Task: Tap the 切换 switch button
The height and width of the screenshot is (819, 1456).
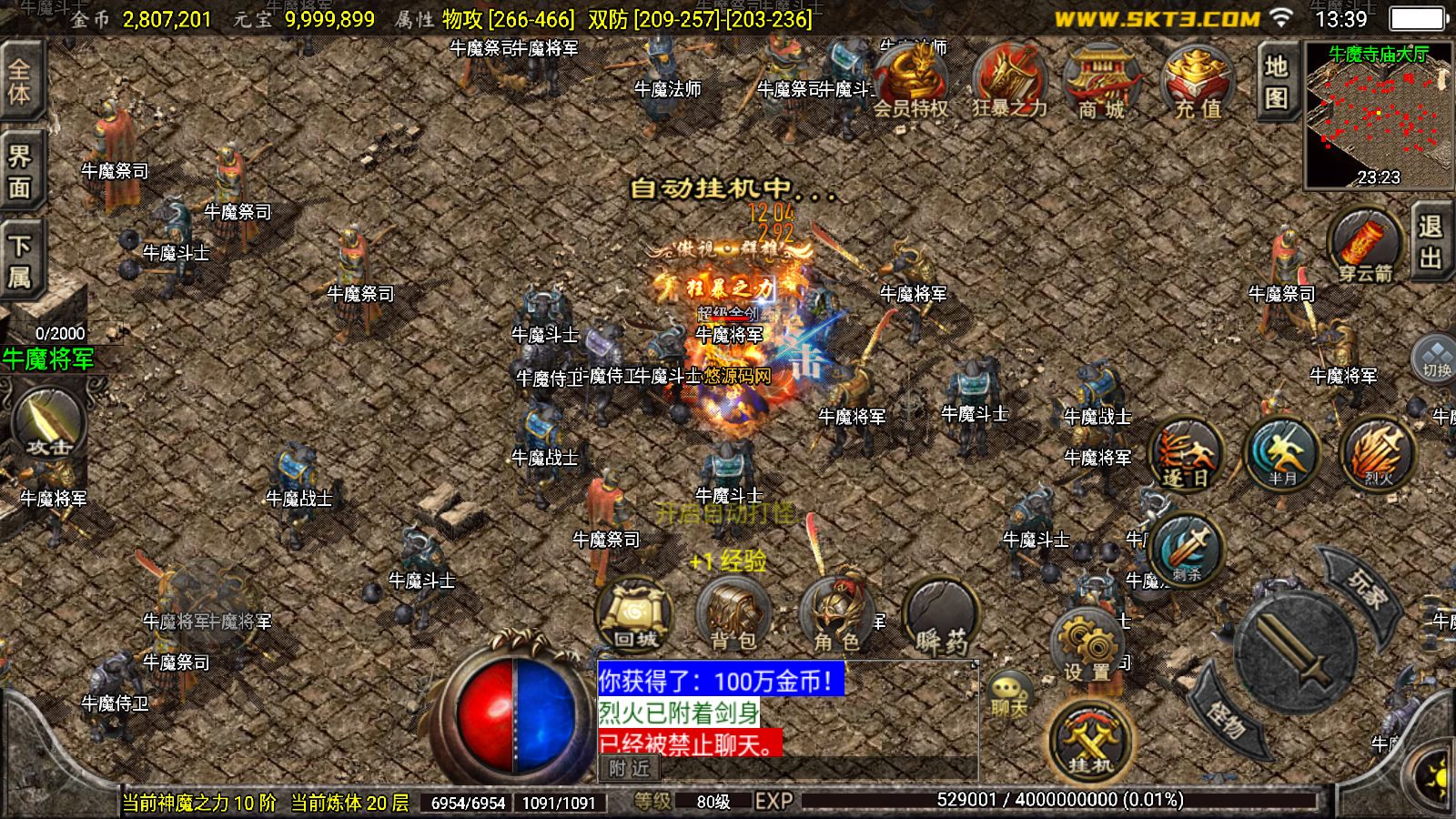Action: pos(1436,359)
